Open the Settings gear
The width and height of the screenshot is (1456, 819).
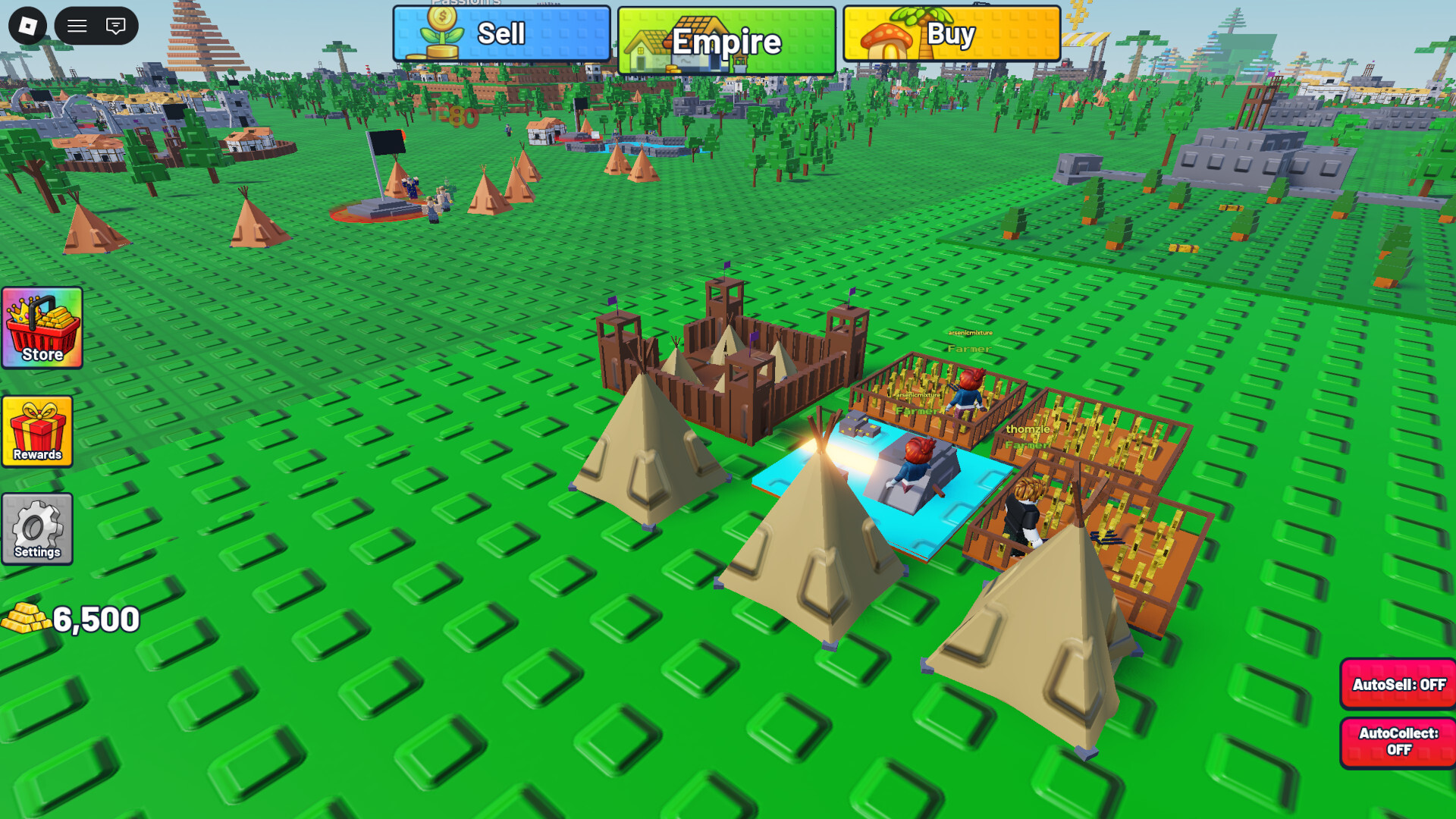coord(36,529)
